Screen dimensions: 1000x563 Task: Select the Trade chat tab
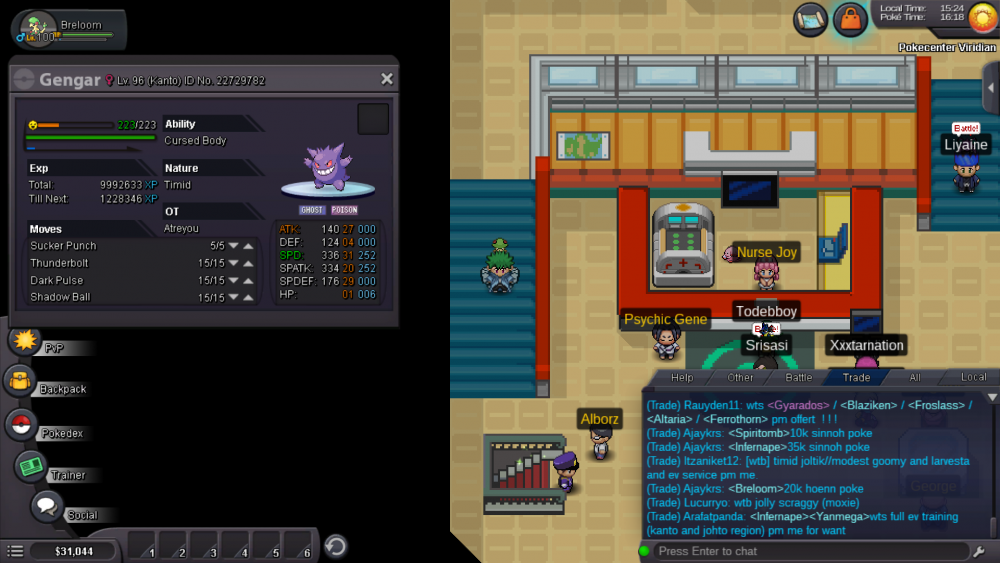(856, 378)
